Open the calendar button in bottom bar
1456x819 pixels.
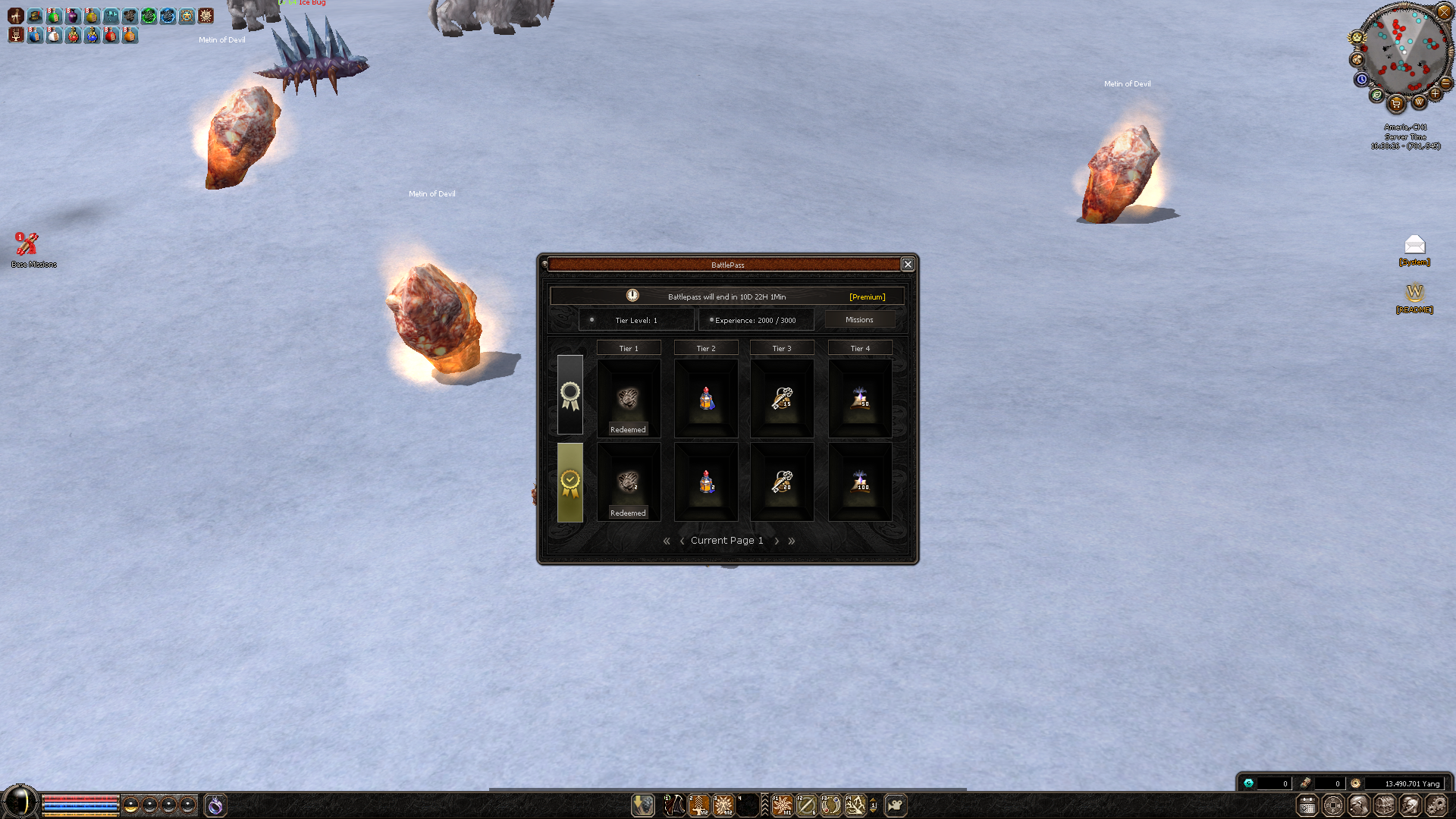coord(1307,805)
